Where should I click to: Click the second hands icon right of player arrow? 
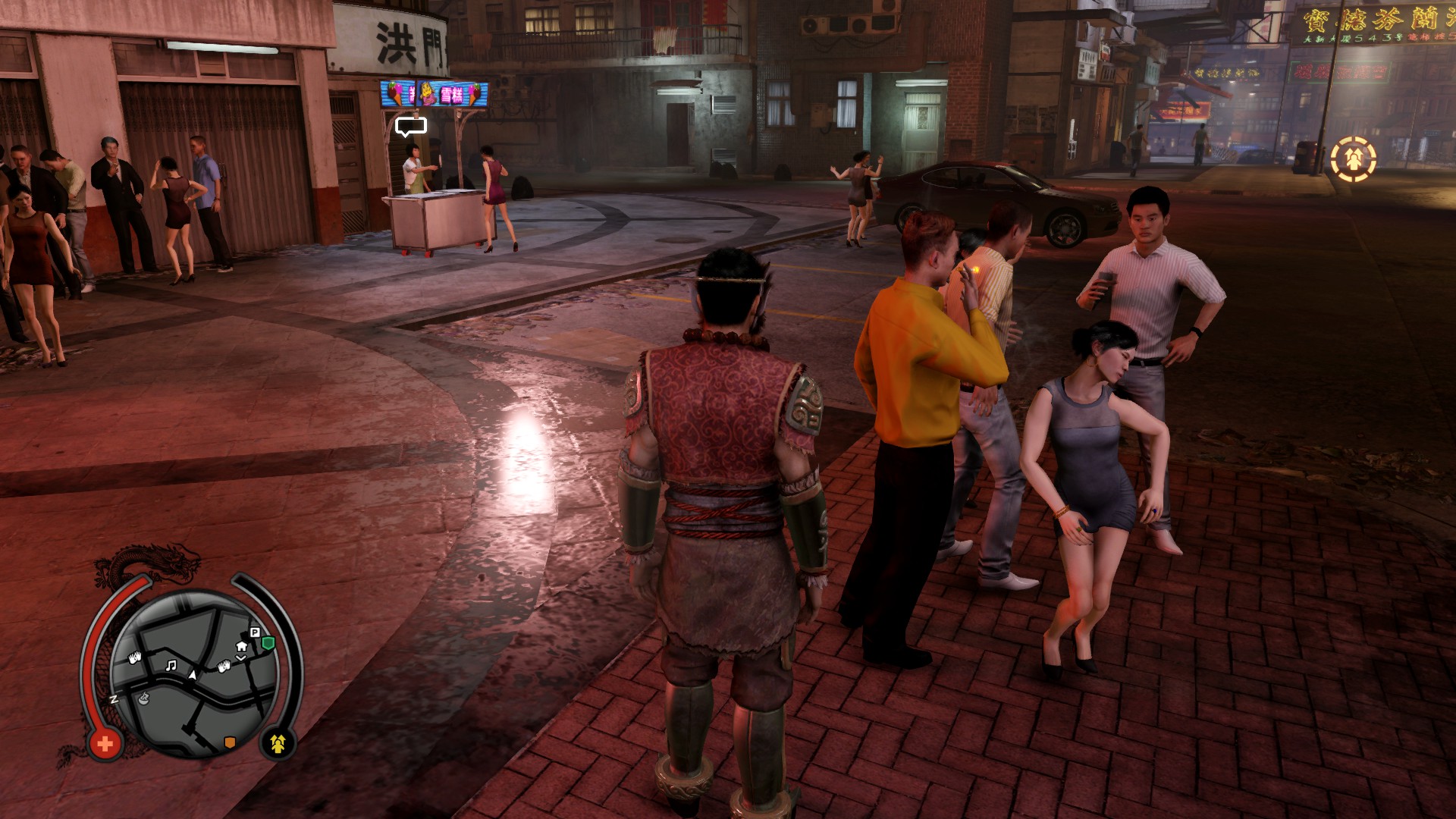tap(224, 667)
